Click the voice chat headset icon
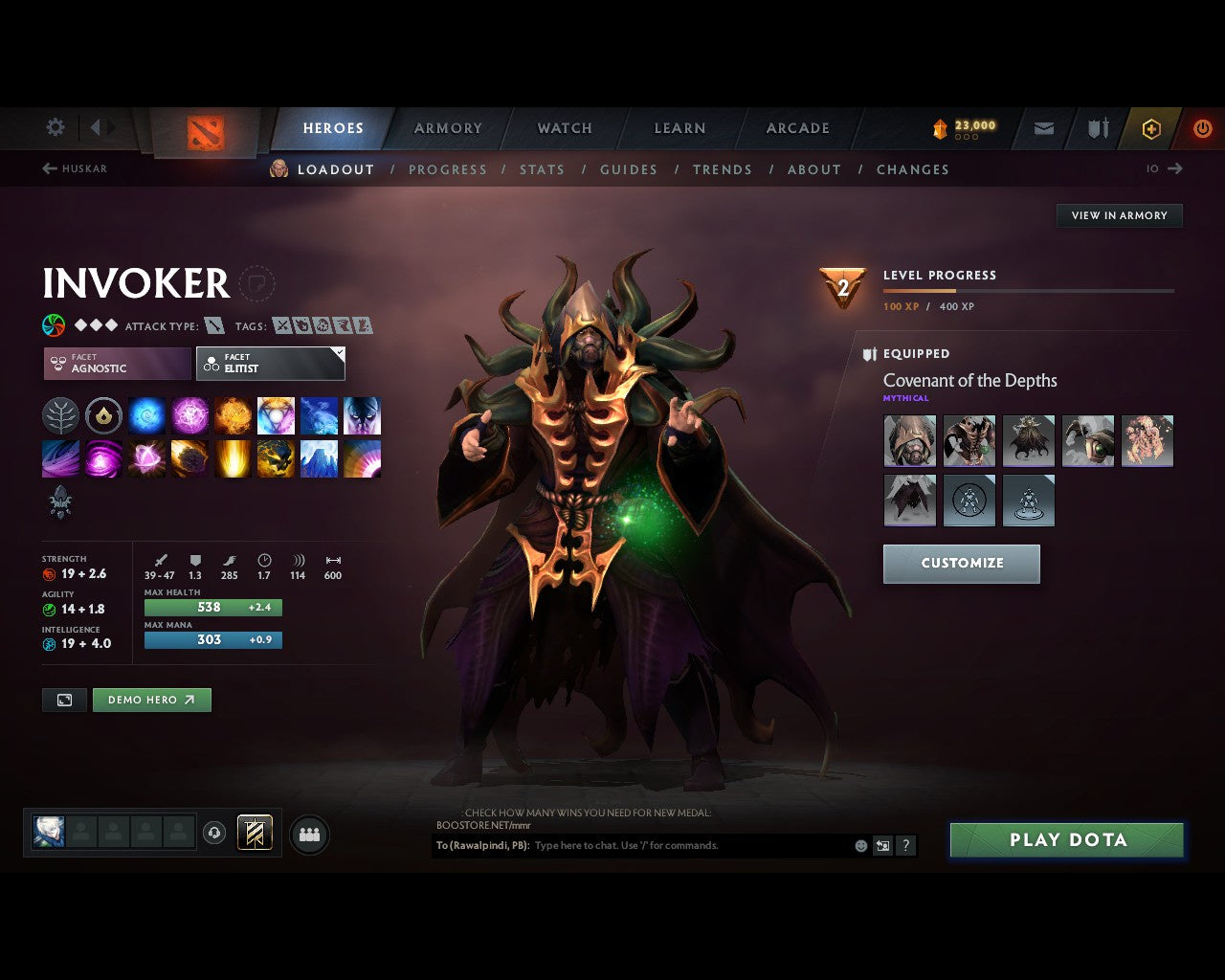 [213, 834]
